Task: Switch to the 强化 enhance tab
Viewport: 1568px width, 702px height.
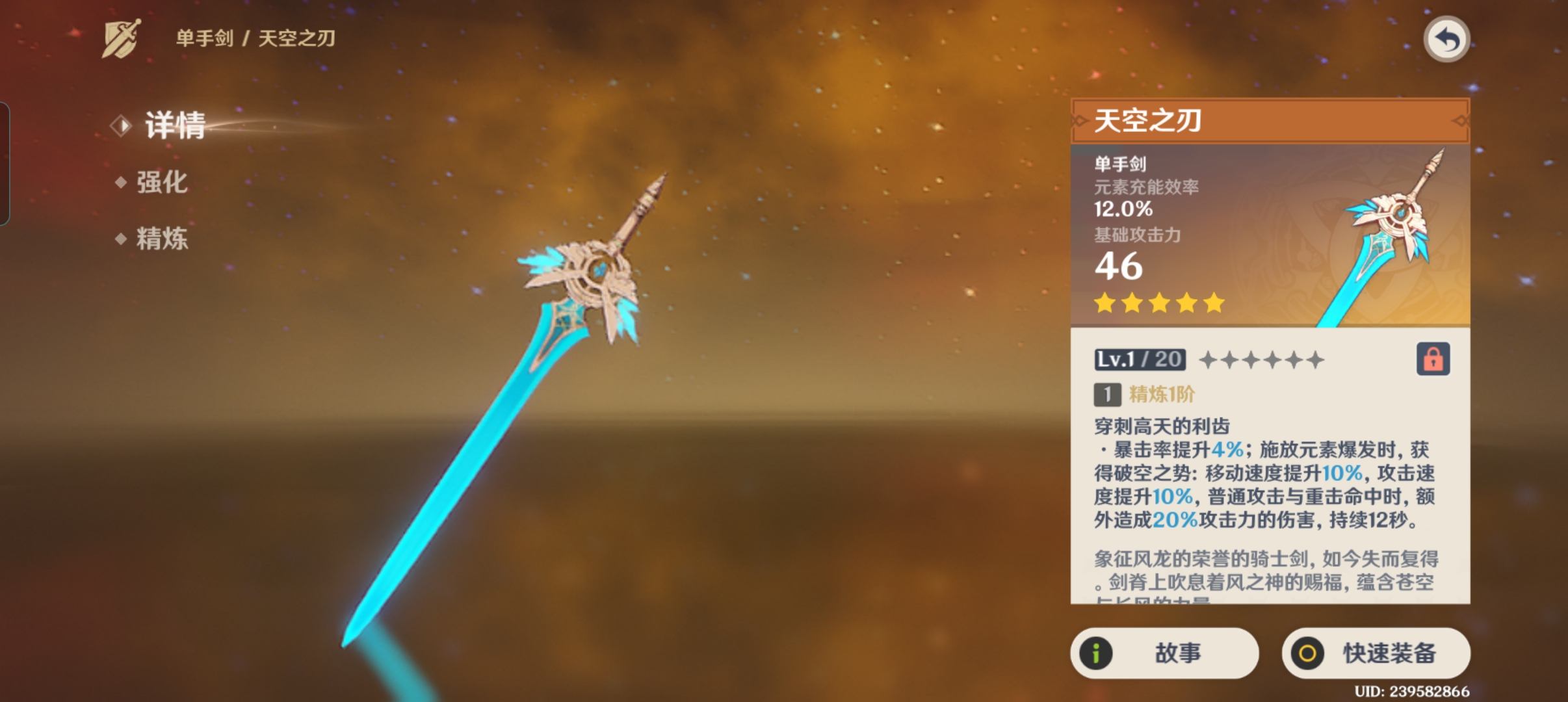Action: pos(161,183)
